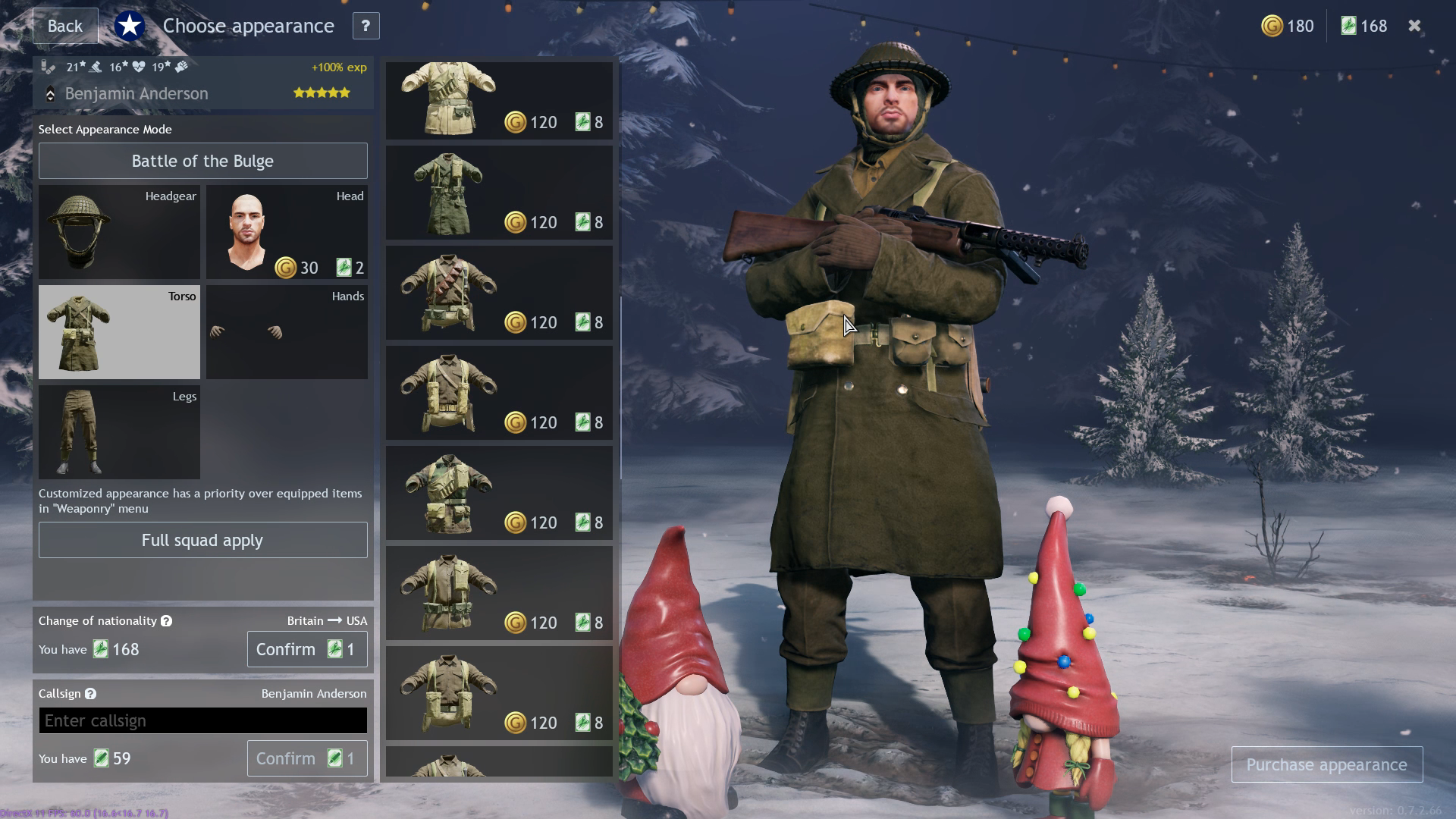Confirm the change of nationality to USA
The height and width of the screenshot is (819, 1456).
tap(306, 649)
